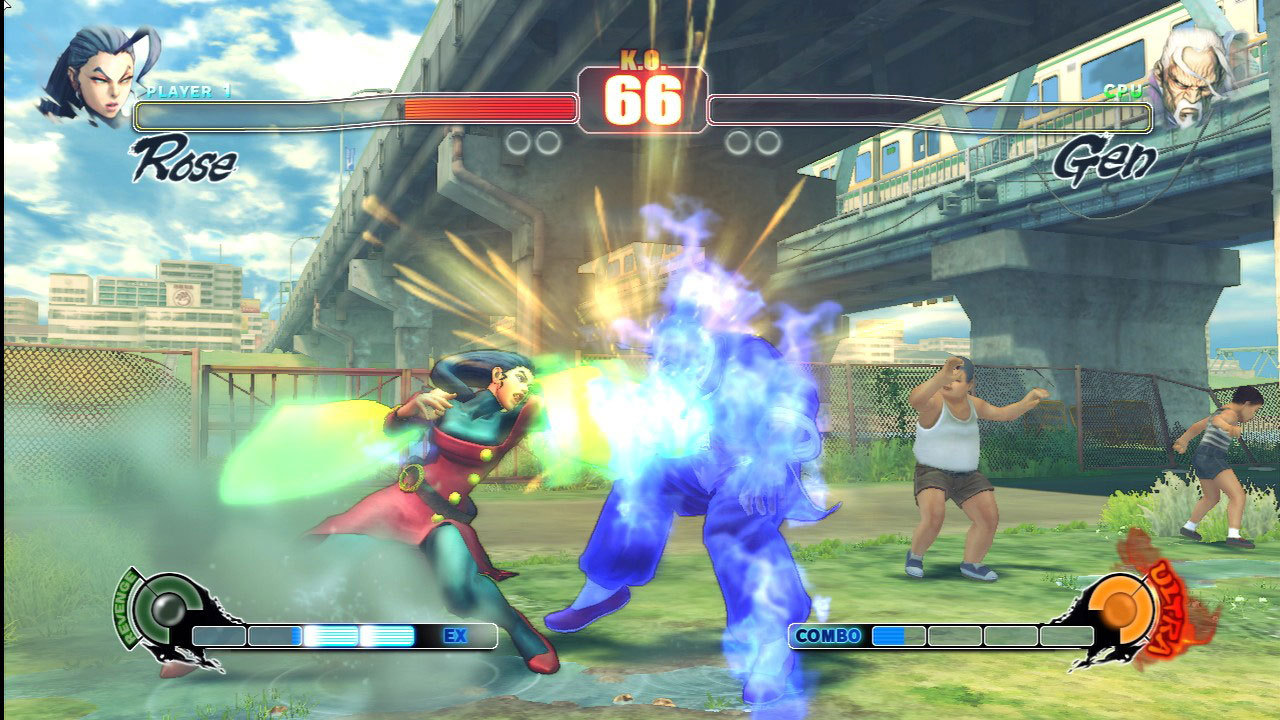Collapse the EX gauge bar display
Viewport: 1280px width, 720px height.
330,634
